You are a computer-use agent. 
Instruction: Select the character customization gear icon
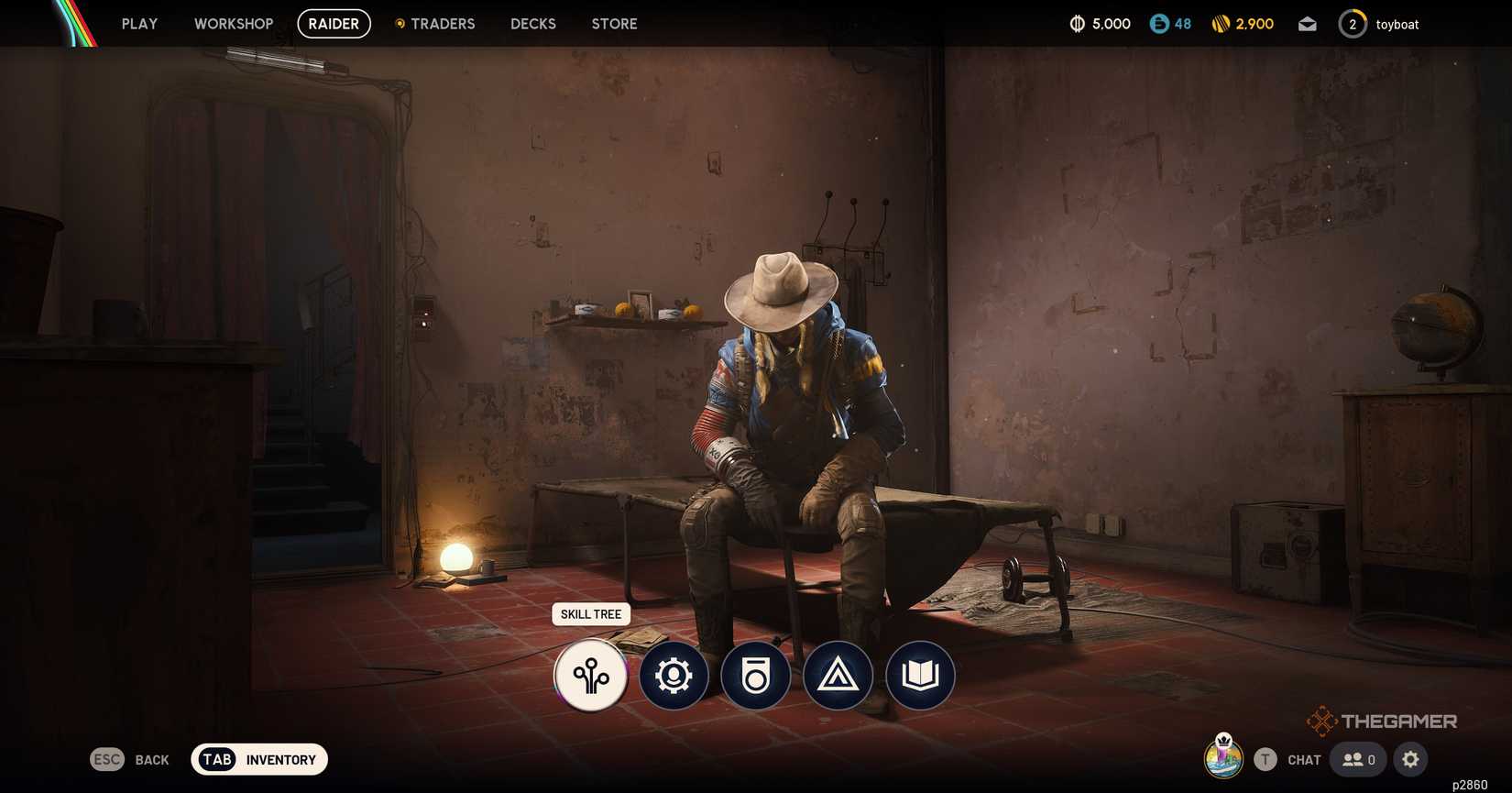(x=674, y=676)
